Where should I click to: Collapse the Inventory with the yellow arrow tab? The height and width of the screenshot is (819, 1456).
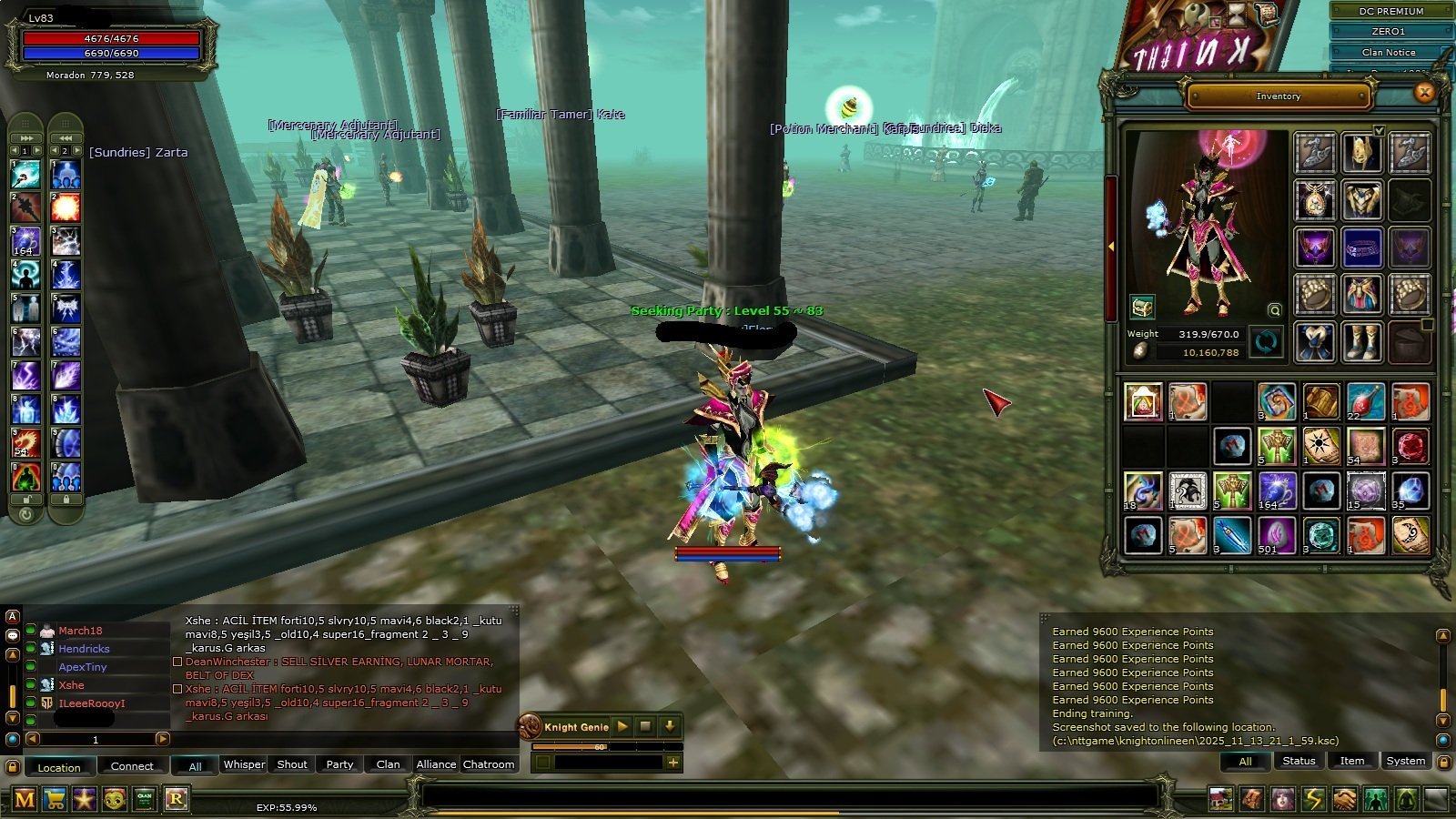(x=1112, y=246)
